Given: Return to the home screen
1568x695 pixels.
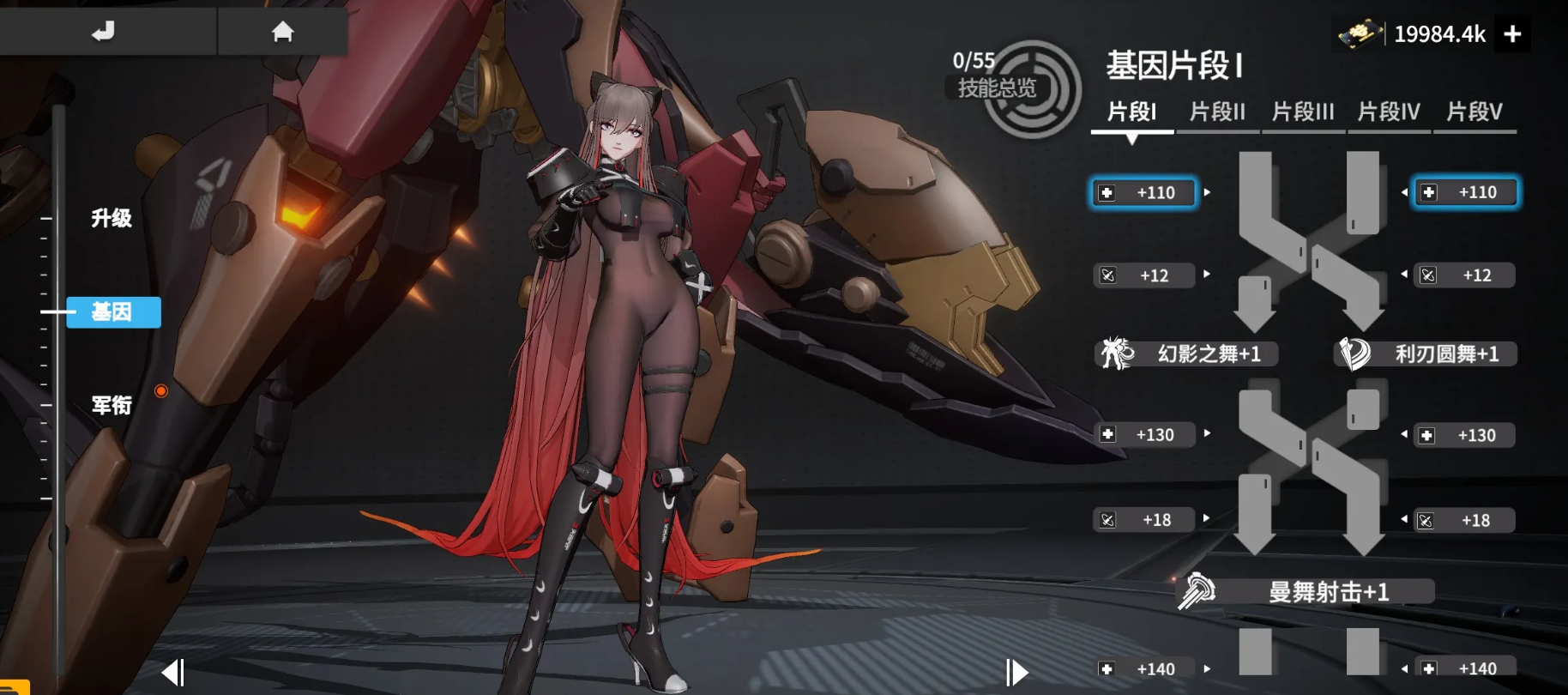Looking at the screenshot, I should [282, 32].
